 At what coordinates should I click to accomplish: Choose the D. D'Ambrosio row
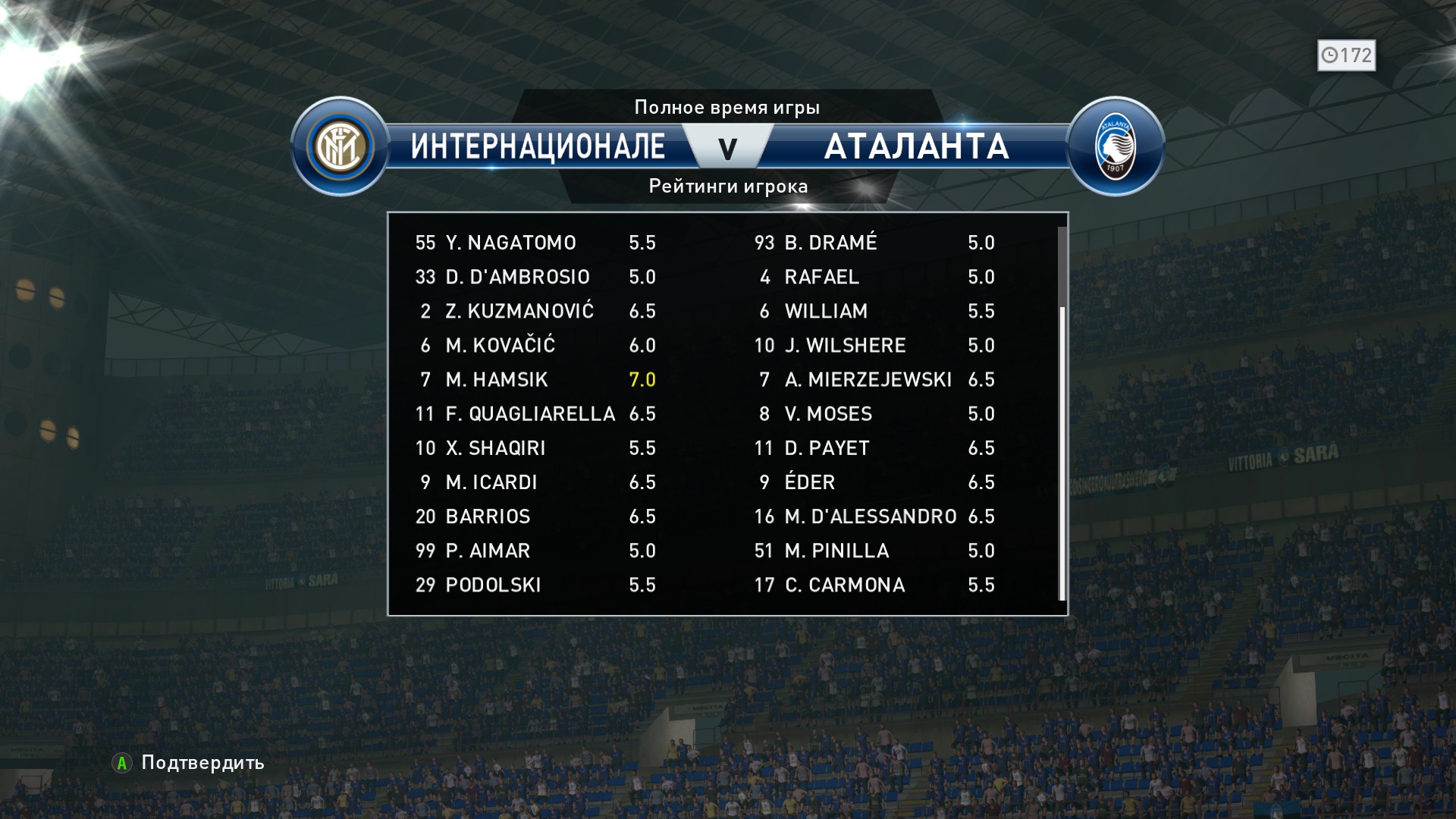tap(535, 277)
